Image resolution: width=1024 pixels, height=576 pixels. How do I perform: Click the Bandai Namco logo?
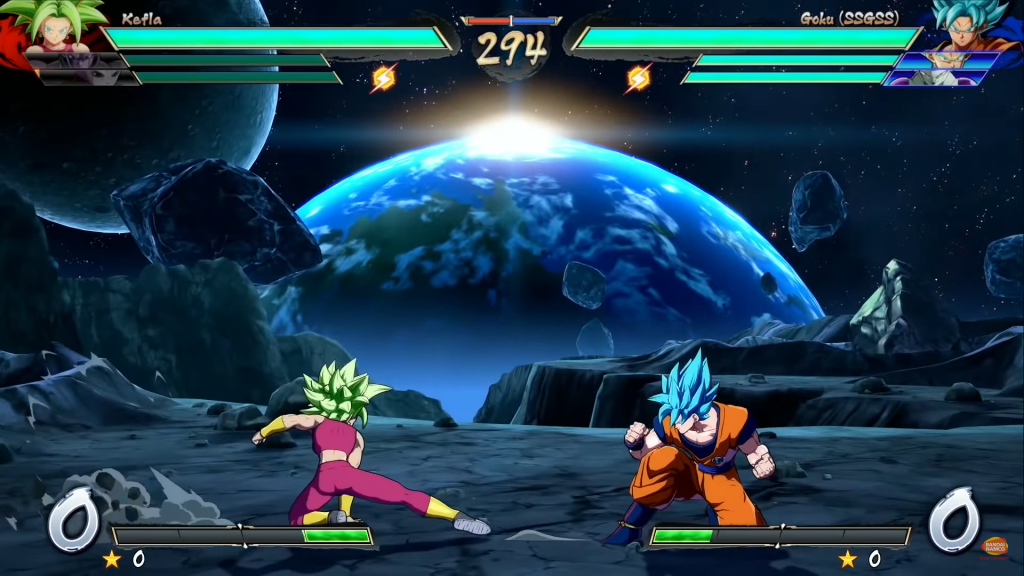[995, 546]
